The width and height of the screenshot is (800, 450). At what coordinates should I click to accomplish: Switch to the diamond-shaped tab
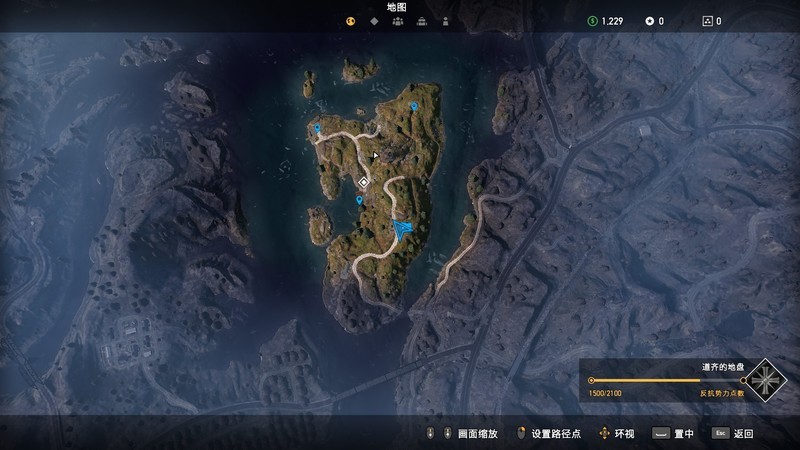tap(374, 20)
